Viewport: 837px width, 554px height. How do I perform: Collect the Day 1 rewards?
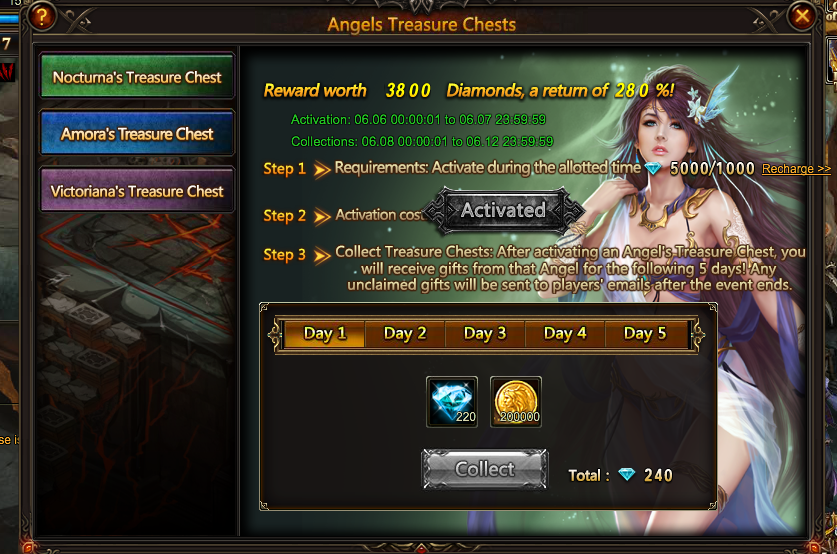485,469
